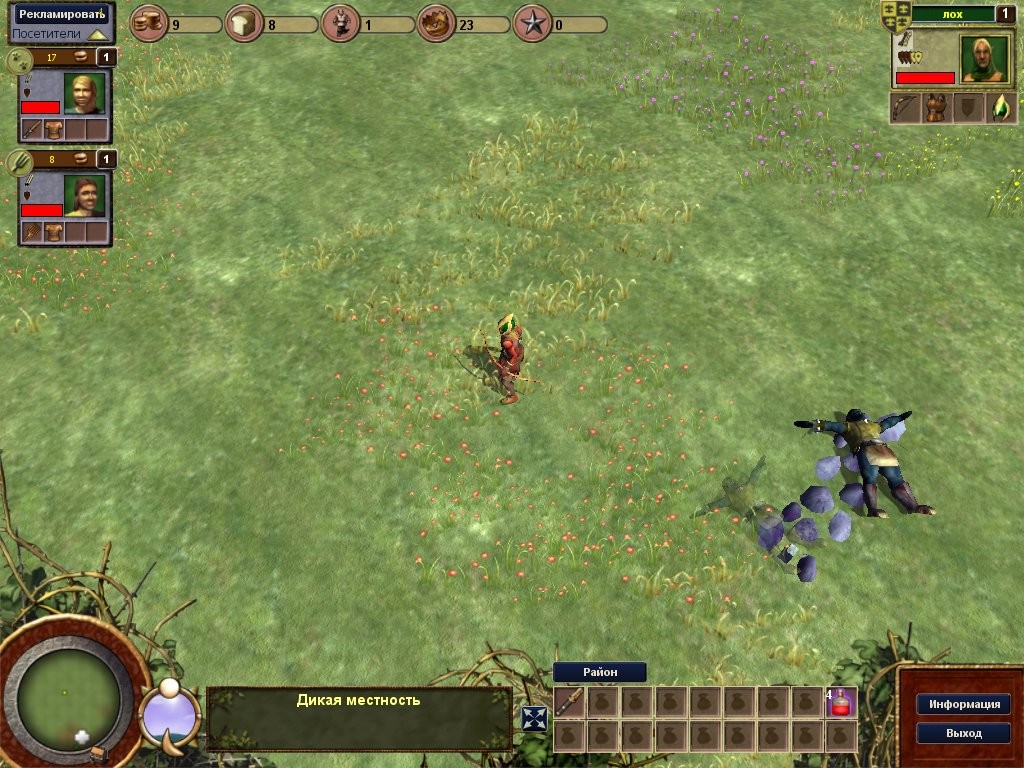Click the circular minimap
This screenshot has width=1024, height=768.
(69, 696)
